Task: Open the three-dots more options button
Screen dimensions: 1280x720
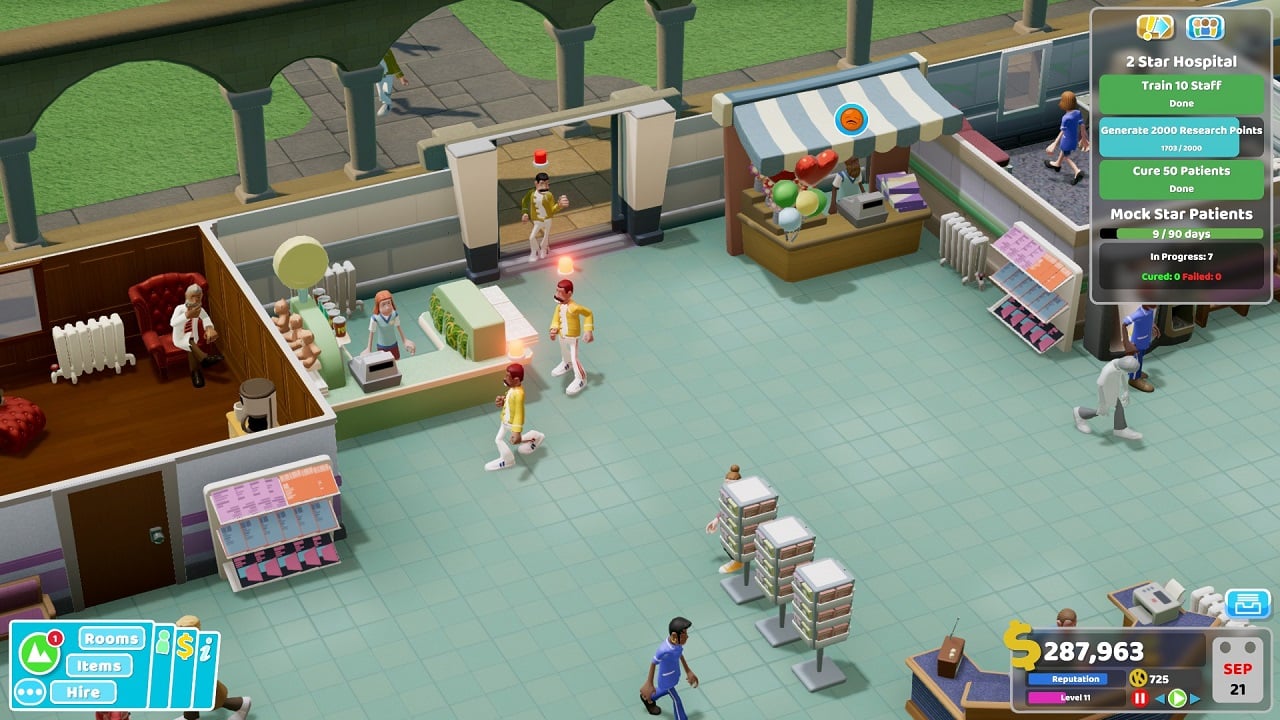Action: [x=29, y=692]
